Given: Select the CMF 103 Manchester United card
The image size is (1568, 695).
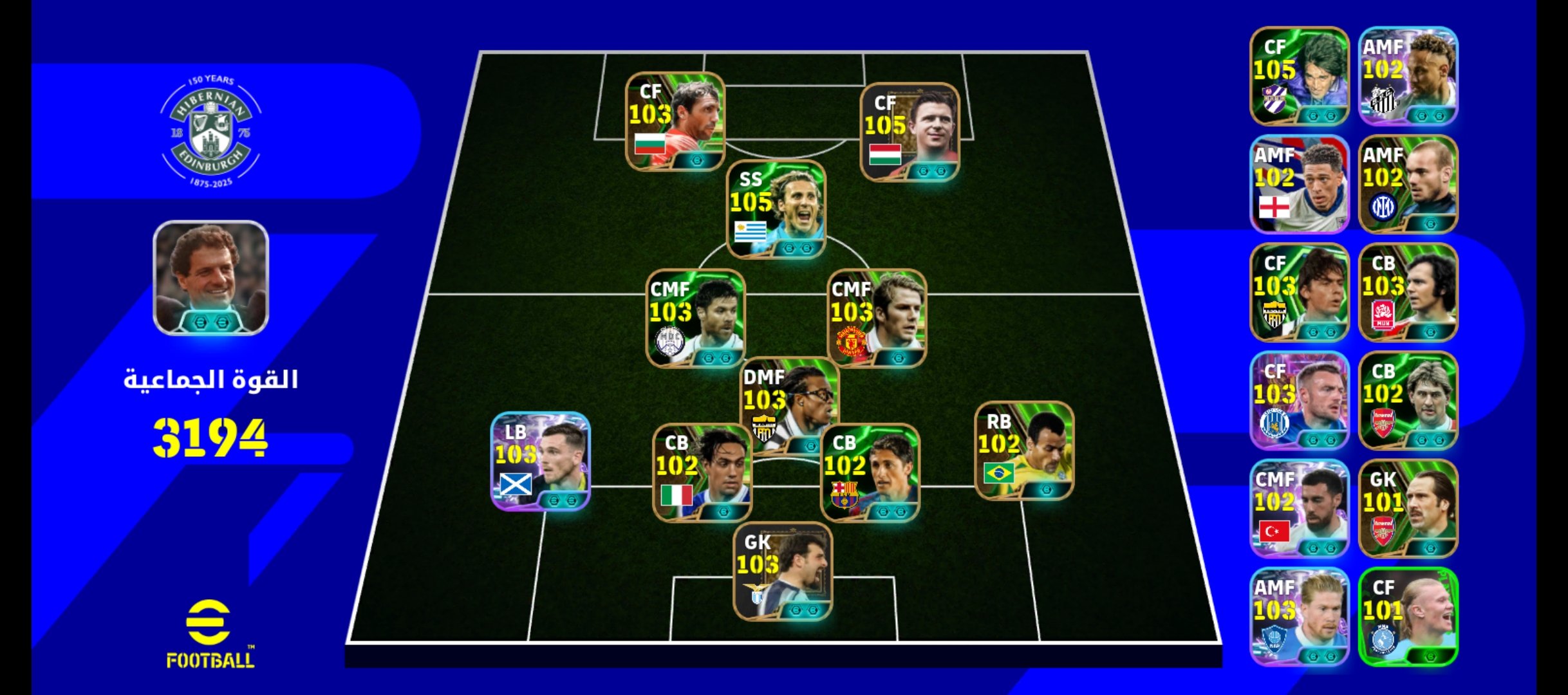Looking at the screenshot, I should [x=877, y=319].
